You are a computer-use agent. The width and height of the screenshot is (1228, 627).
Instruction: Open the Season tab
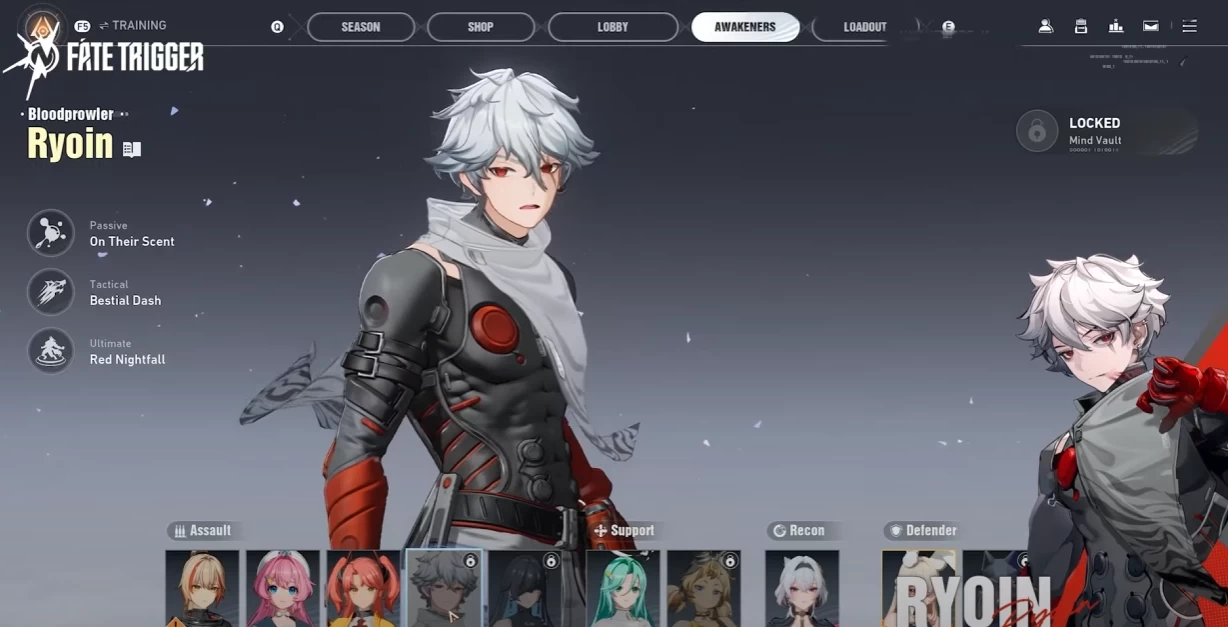[x=361, y=27]
